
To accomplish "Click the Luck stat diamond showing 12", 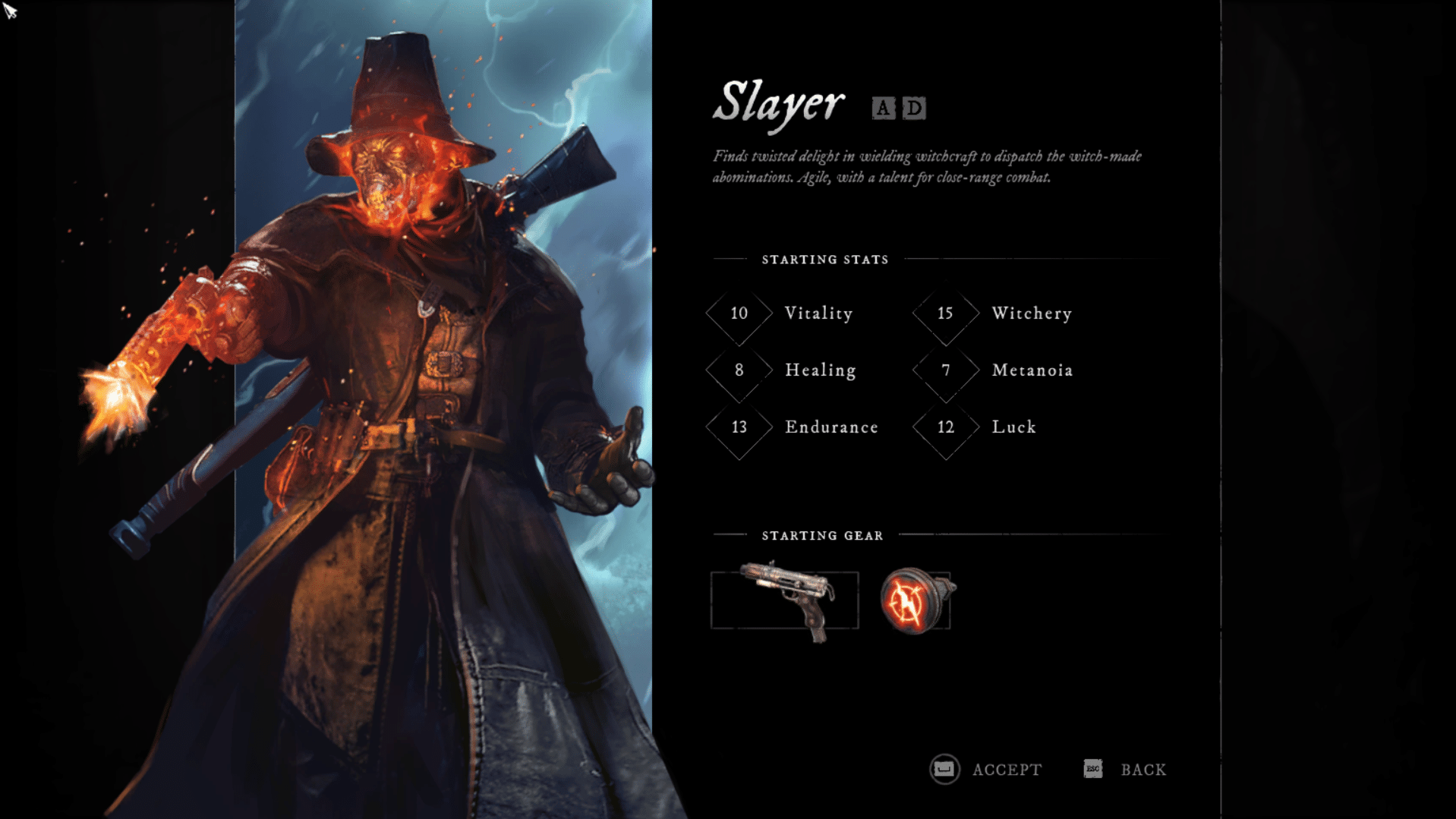I will [x=944, y=427].
